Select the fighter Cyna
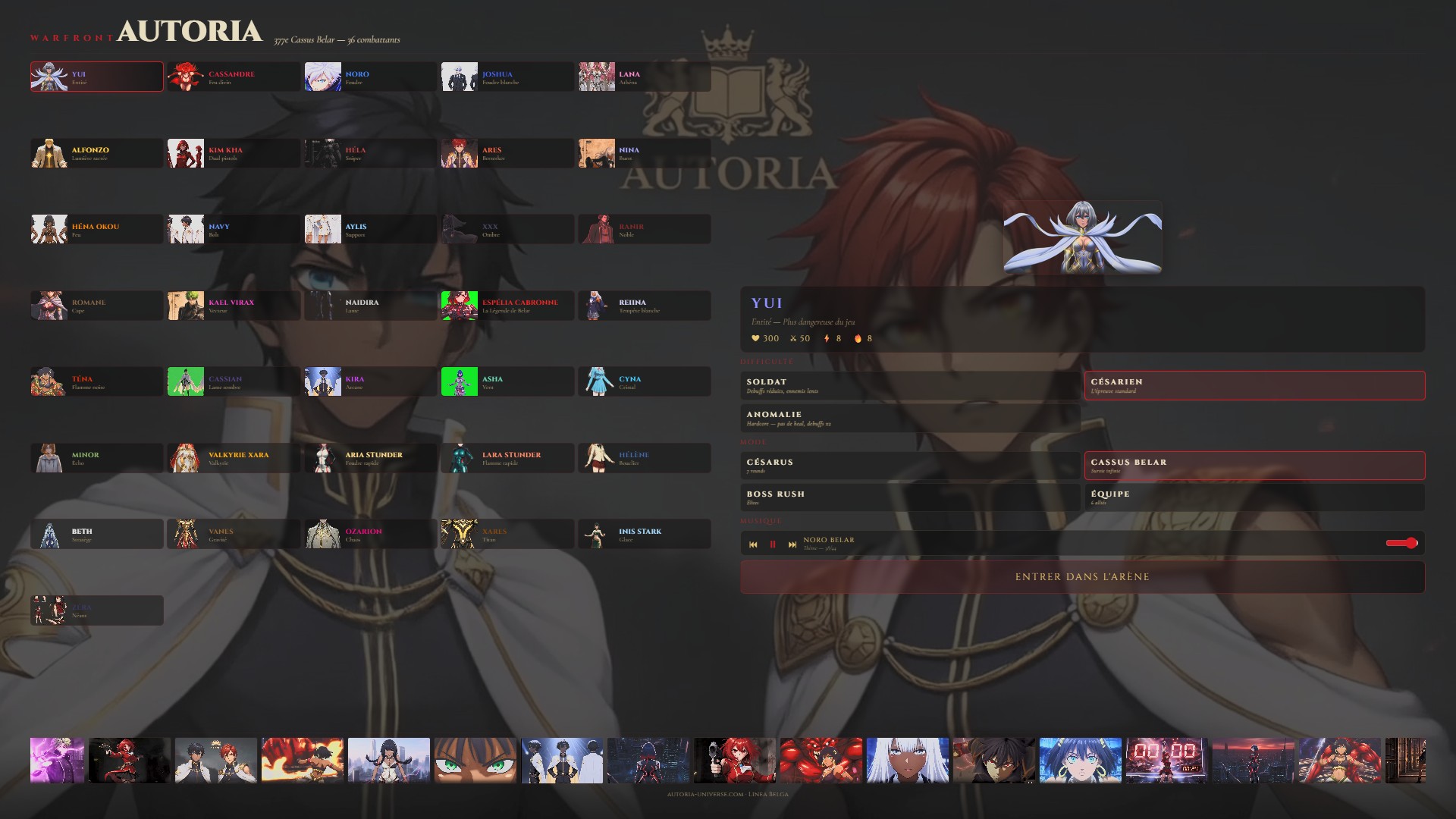1456x819 pixels. pyautogui.click(x=644, y=382)
